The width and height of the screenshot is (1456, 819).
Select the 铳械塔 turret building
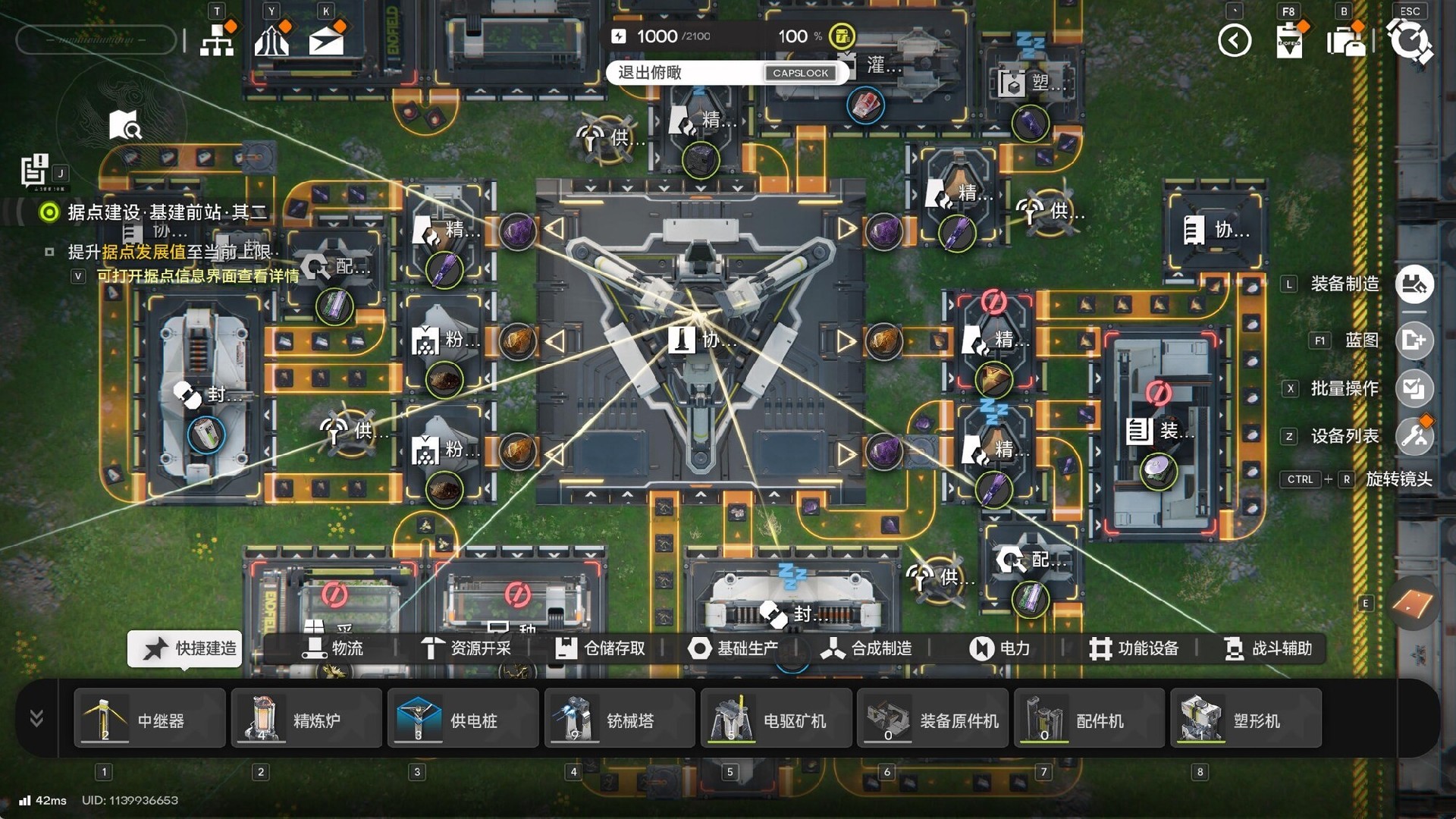tap(619, 718)
